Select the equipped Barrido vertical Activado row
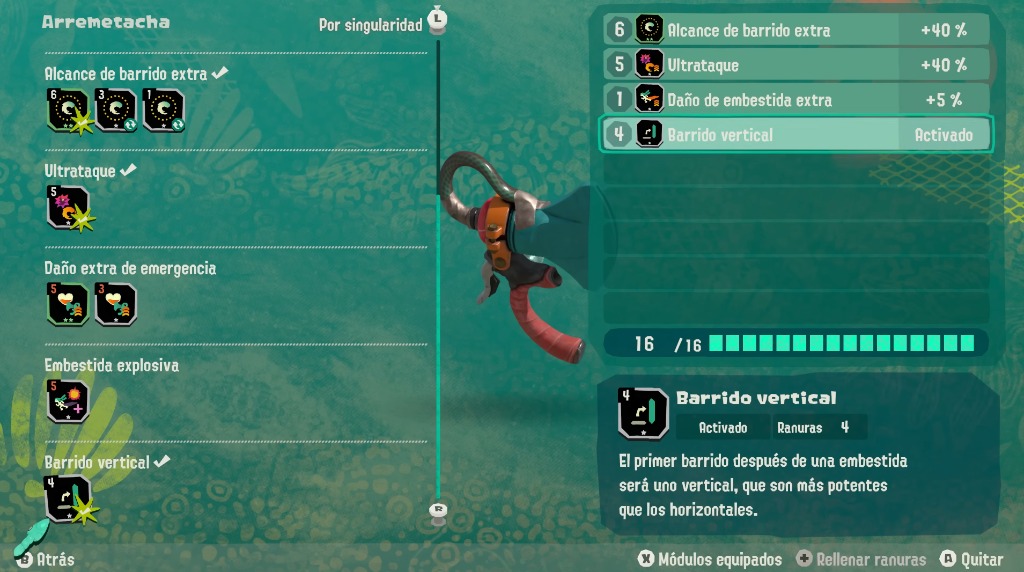1024x572 pixels. click(796, 135)
